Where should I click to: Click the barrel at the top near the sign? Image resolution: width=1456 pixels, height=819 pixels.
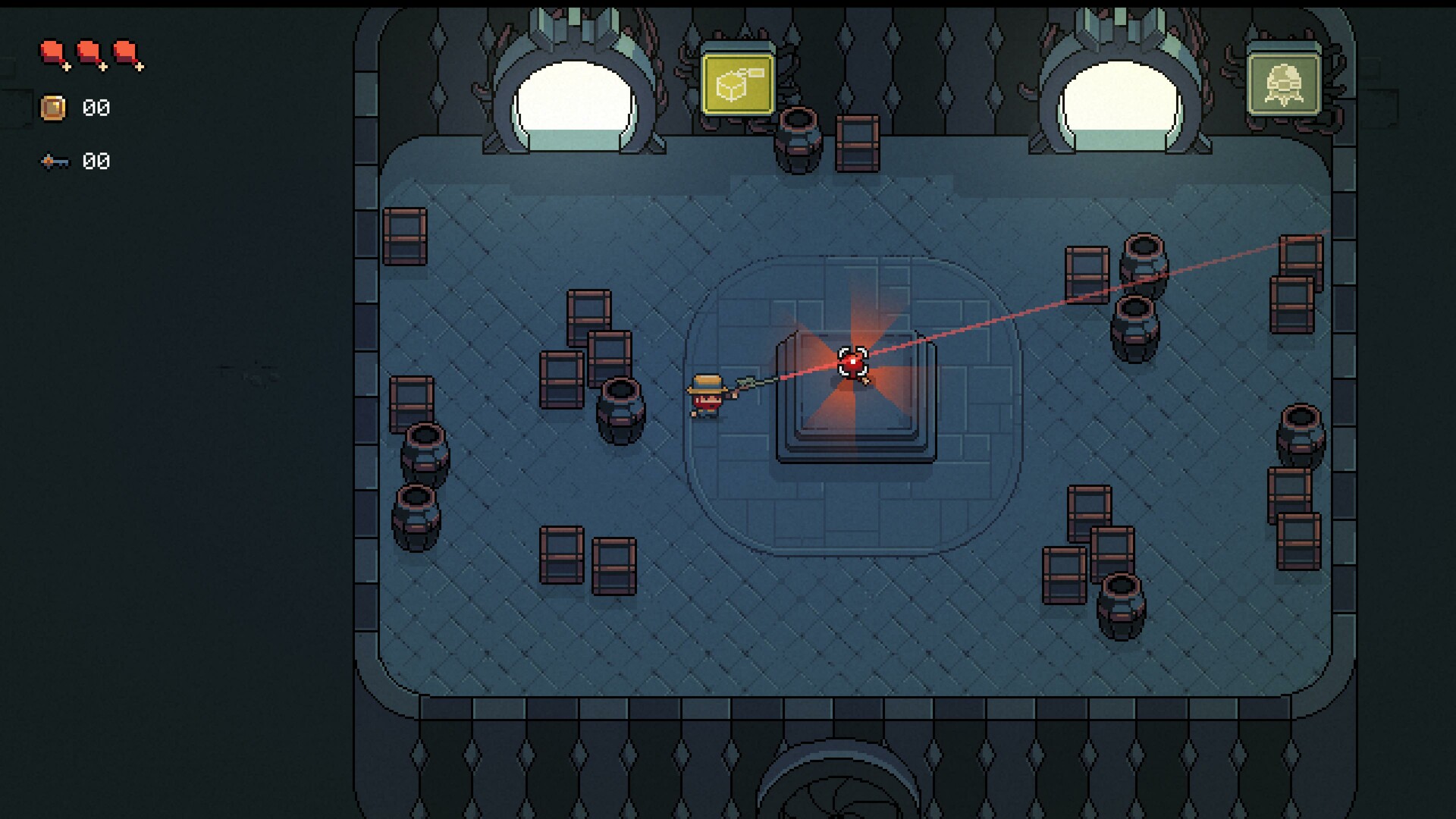tap(796, 140)
